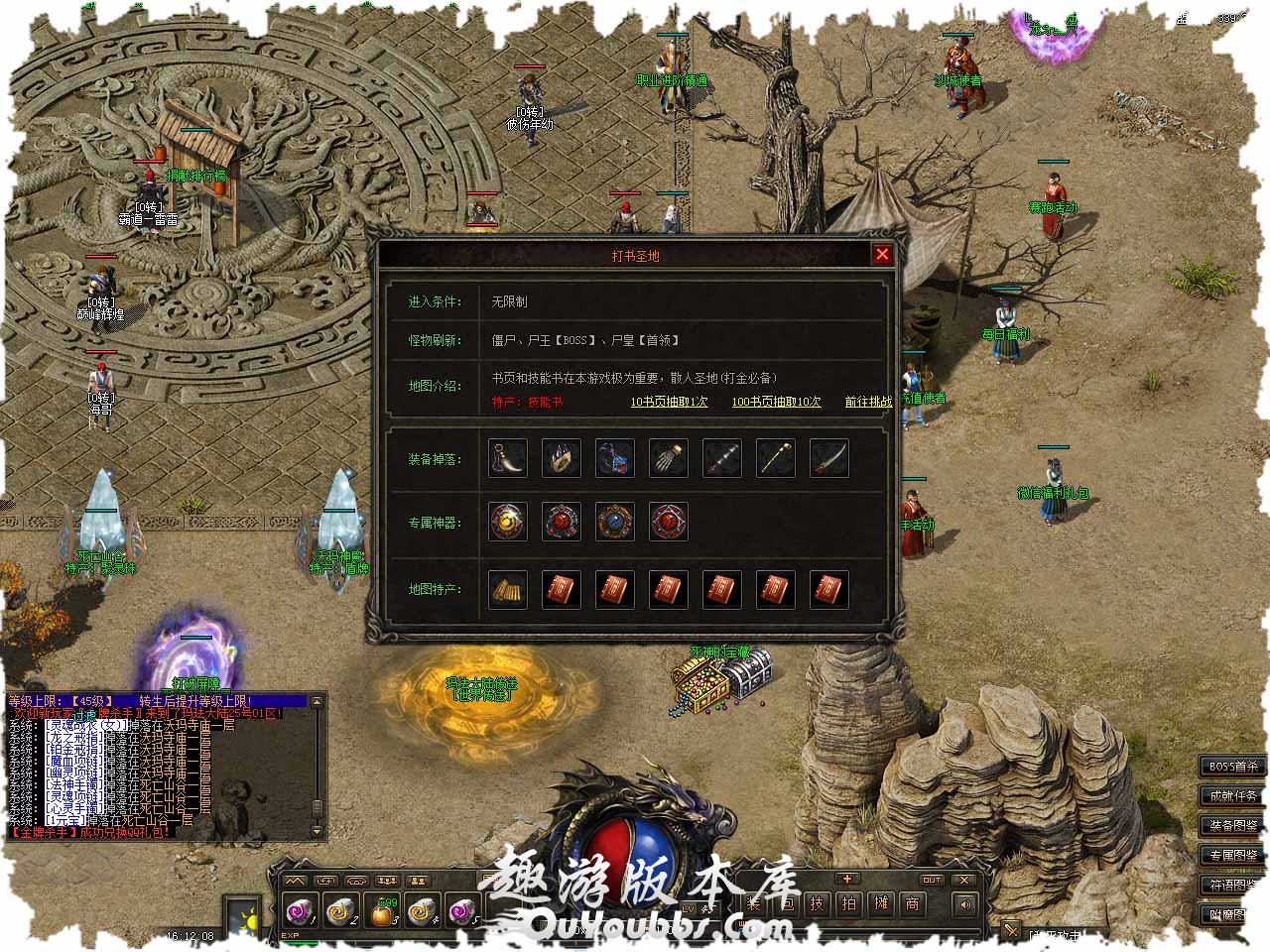Viewport: 1270px width, 952px height.
Task: Open the 技 skills panel button
Action: pos(817,903)
